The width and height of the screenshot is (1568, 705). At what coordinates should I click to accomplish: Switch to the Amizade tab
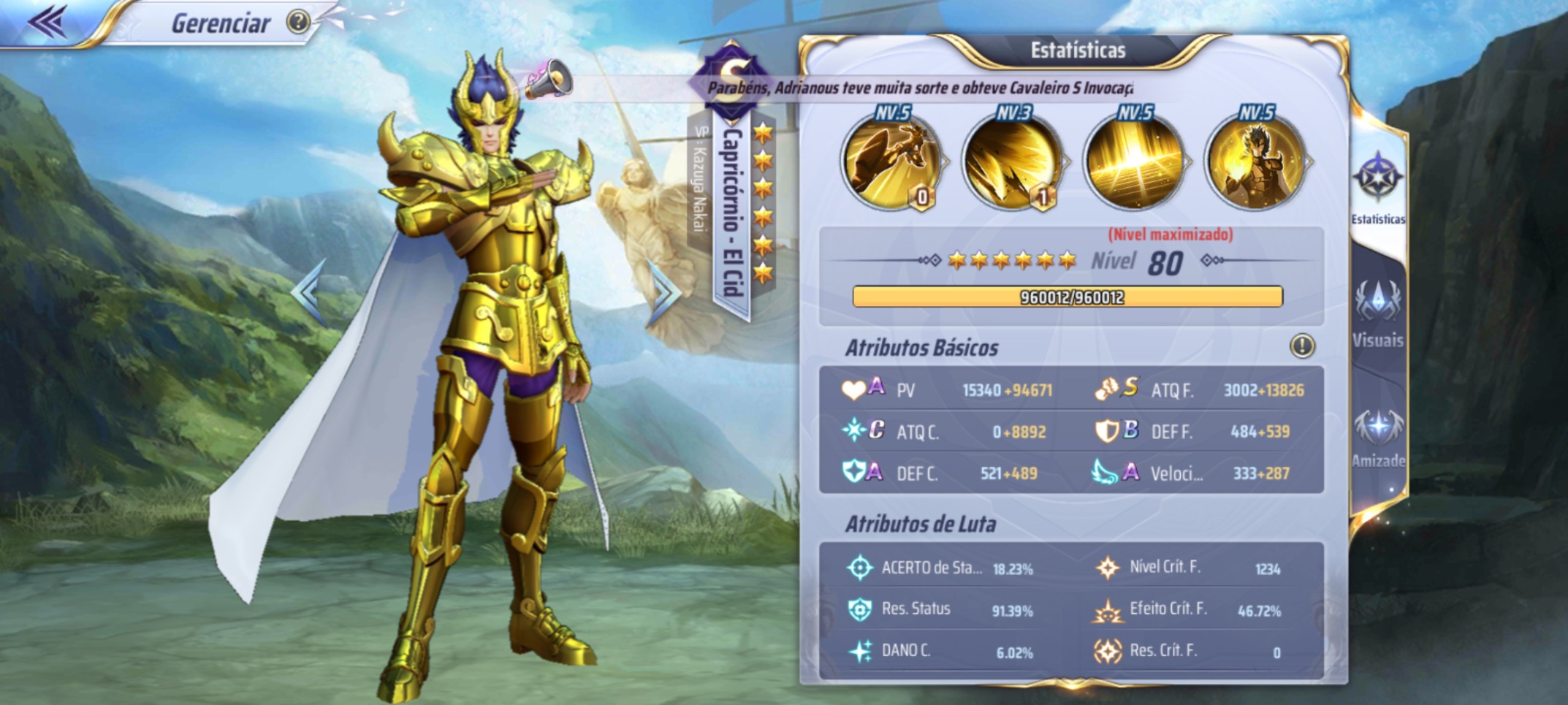1378,437
